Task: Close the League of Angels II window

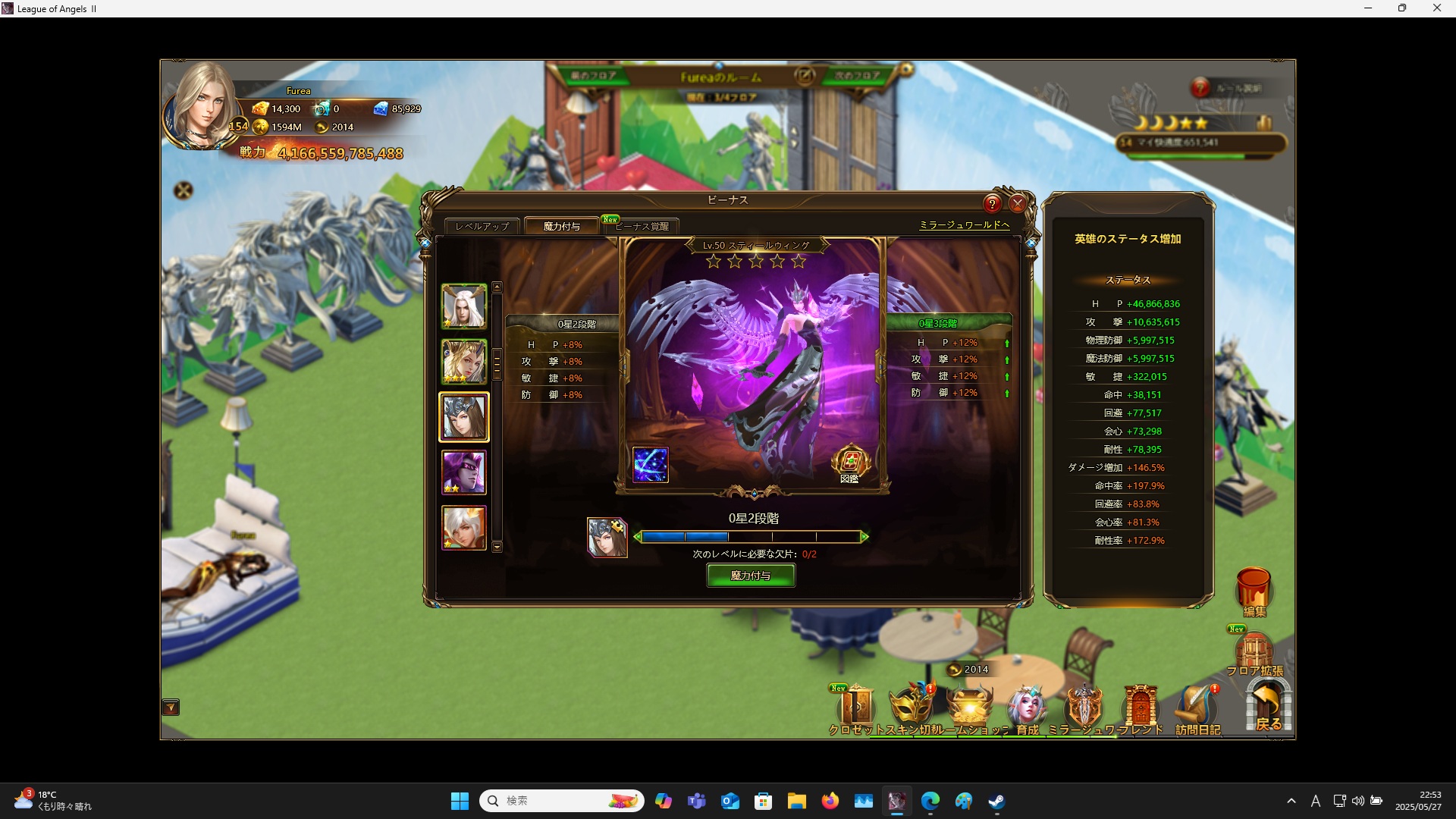Action: pos(1436,8)
